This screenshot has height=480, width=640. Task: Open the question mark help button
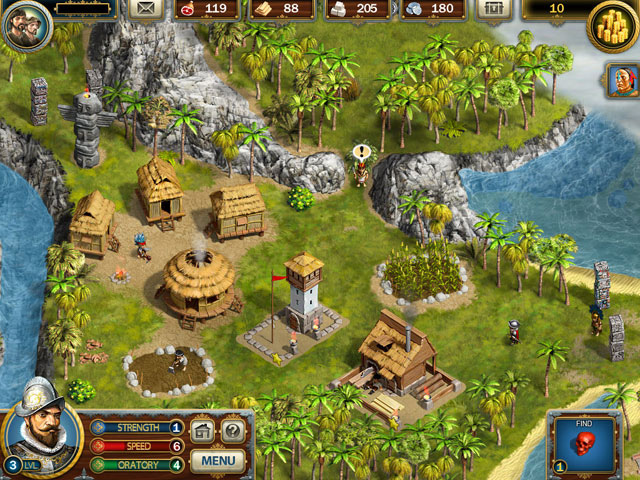(232, 432)
